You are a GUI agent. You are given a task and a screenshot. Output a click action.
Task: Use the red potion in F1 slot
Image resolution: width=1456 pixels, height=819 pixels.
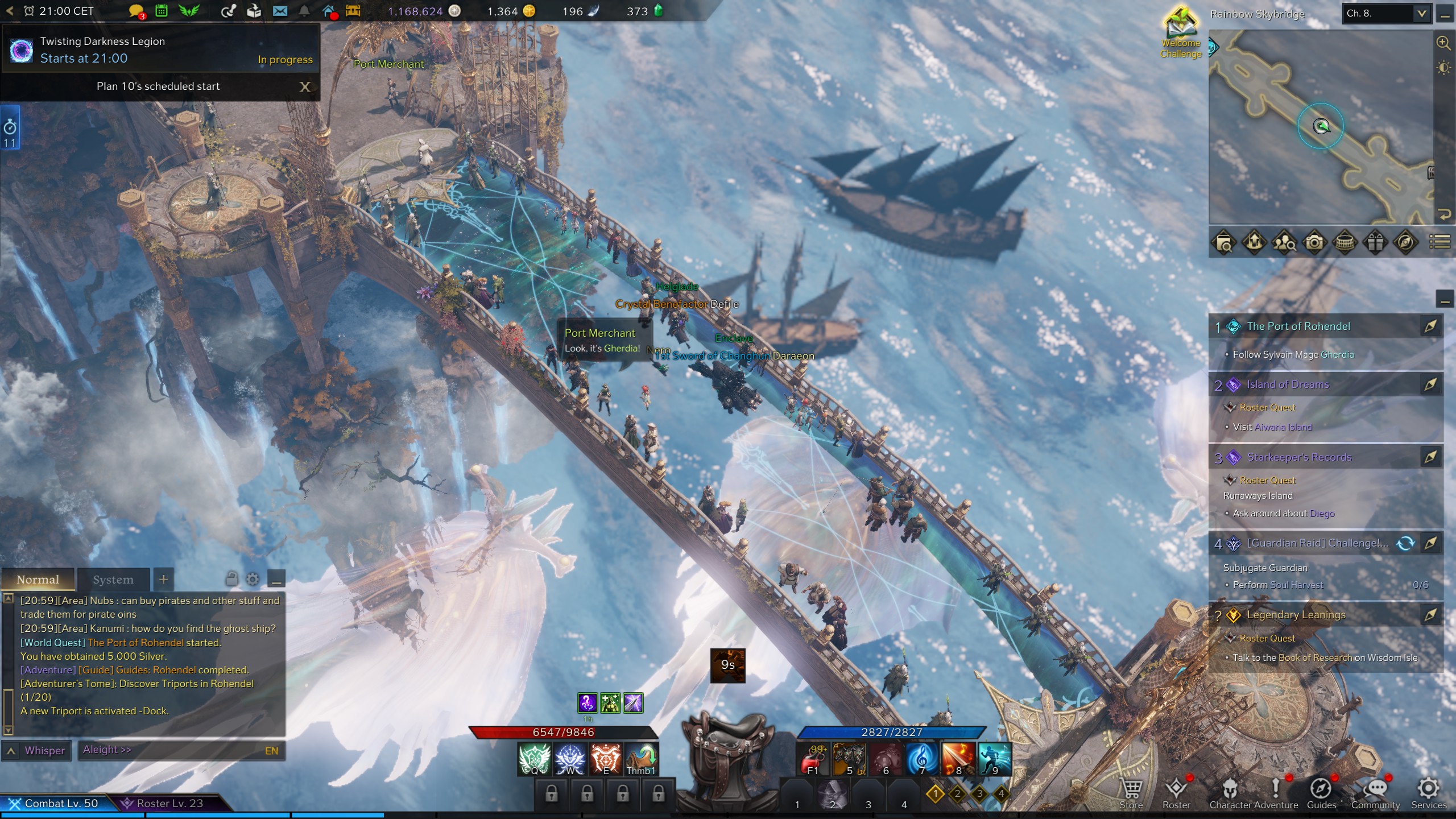813,759
